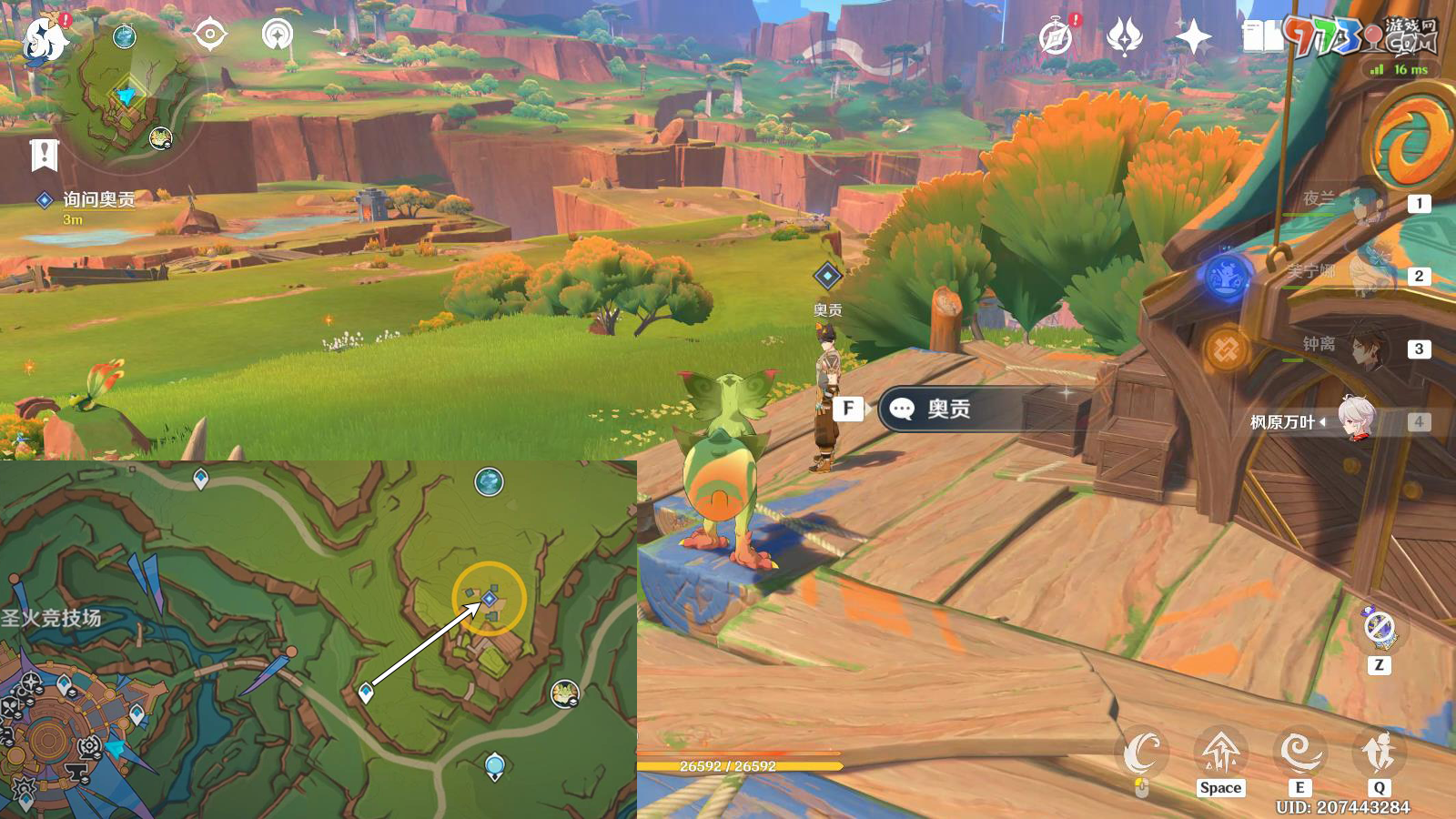Open the events compass icon
The width and height of the screenshot is (1456, 819).
click(1056, 38)
